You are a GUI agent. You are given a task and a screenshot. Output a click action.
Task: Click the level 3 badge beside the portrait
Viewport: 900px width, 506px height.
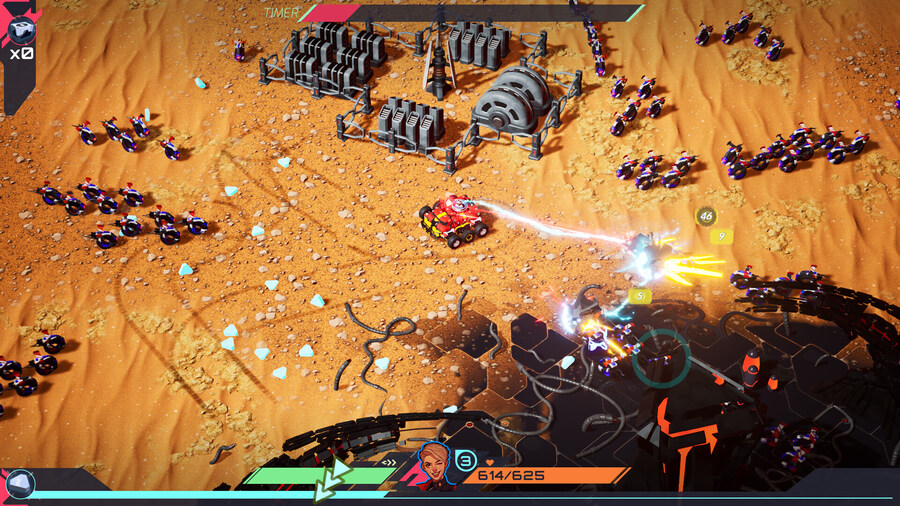point(465,460)
